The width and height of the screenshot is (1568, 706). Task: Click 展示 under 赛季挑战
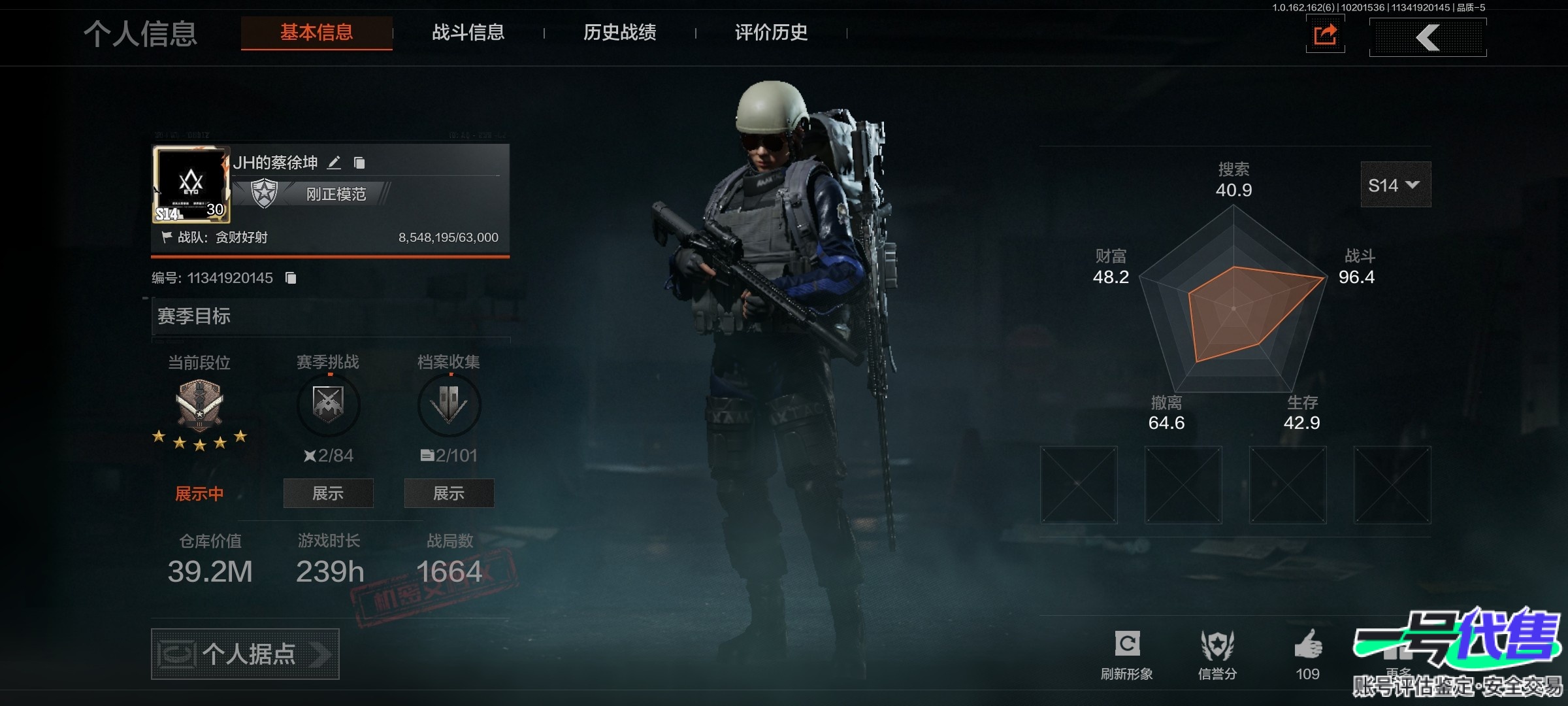[328, 494]
